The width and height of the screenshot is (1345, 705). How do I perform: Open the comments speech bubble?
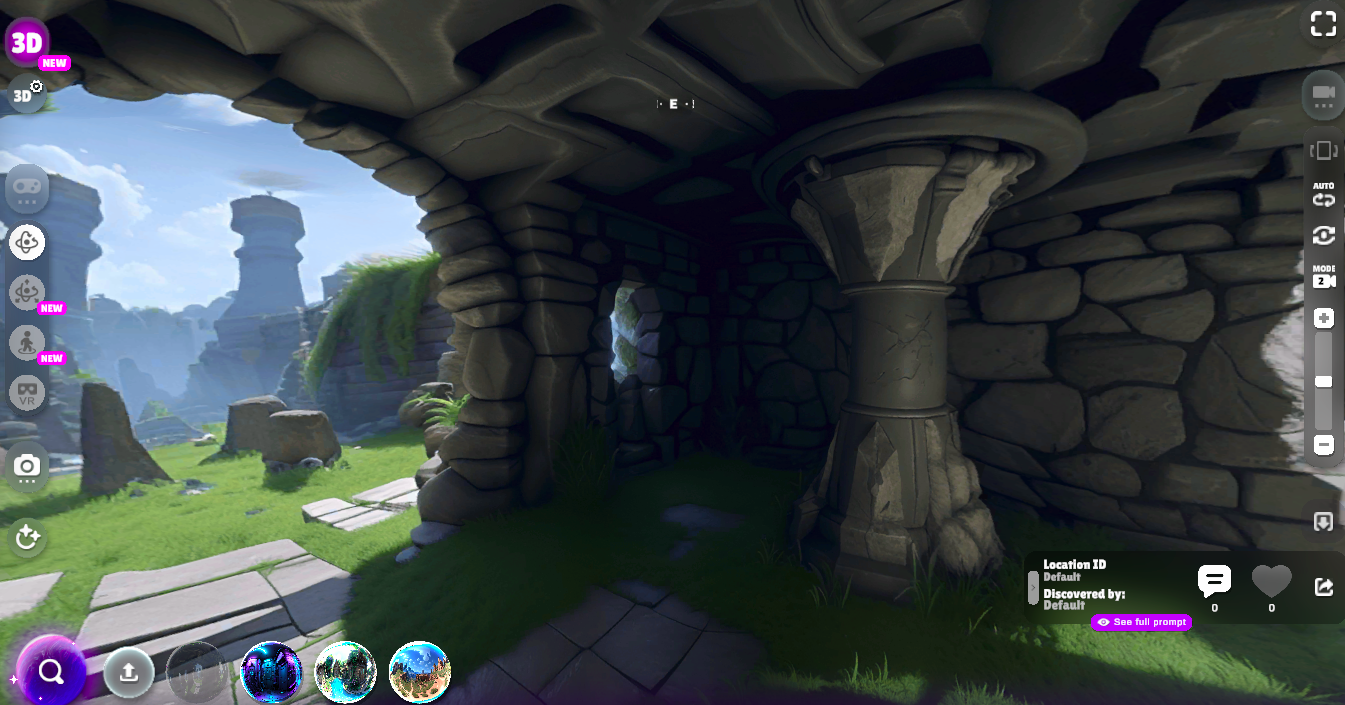point(1214,581)
